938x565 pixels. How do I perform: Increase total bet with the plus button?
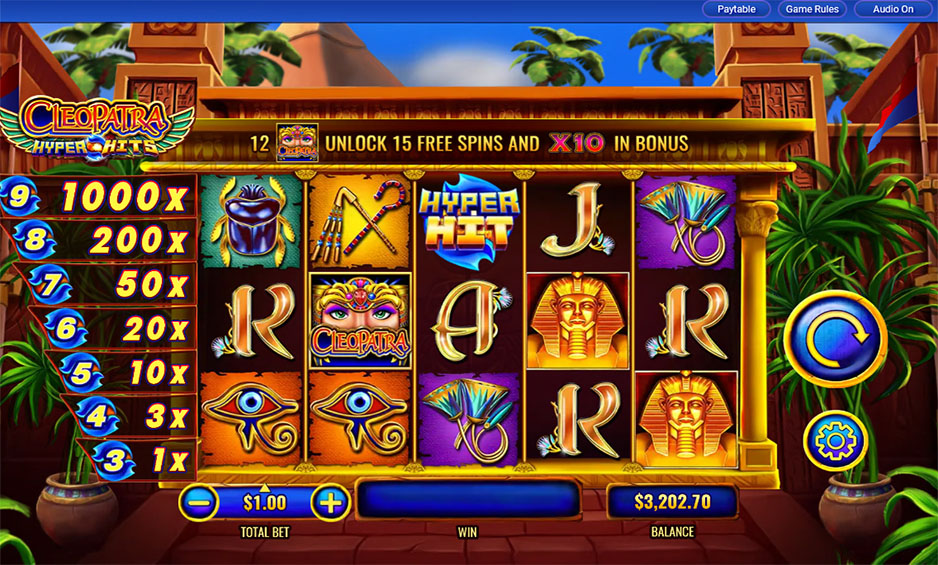(x=329, y=502)
